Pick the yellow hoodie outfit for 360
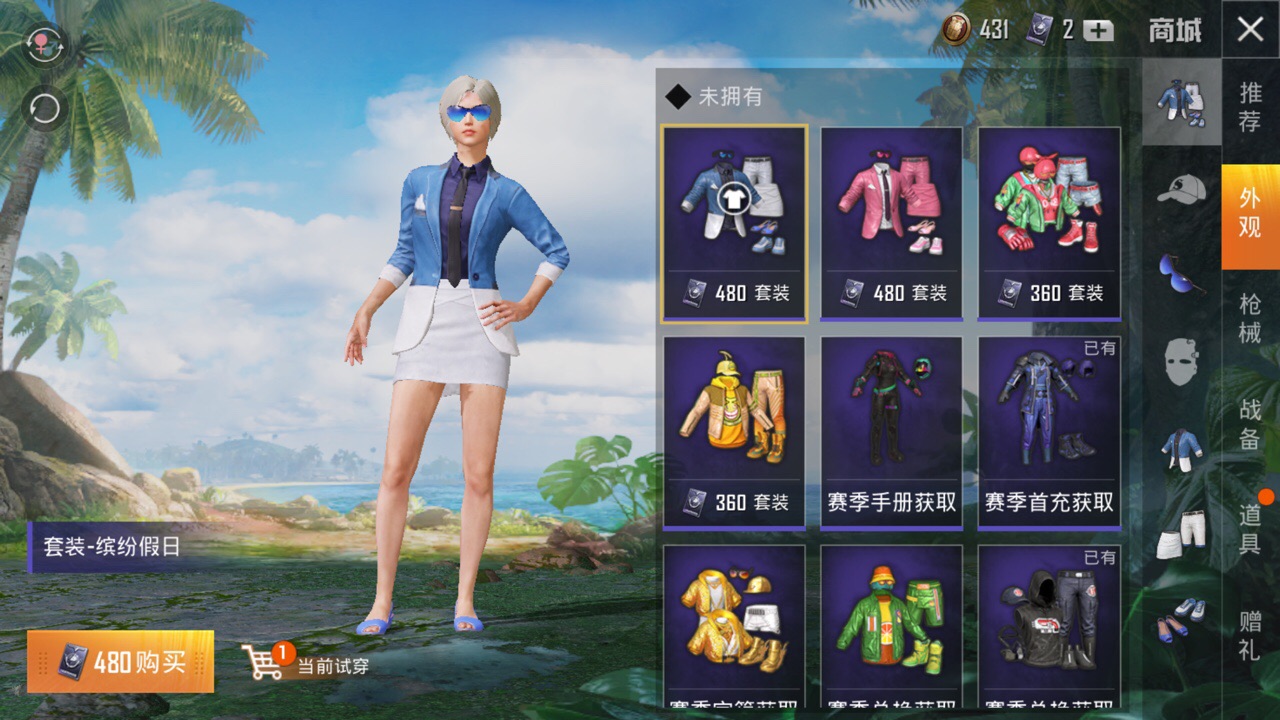Image resolution: width=1280 pixels, height=720 pixels. (x=733, y=432)
